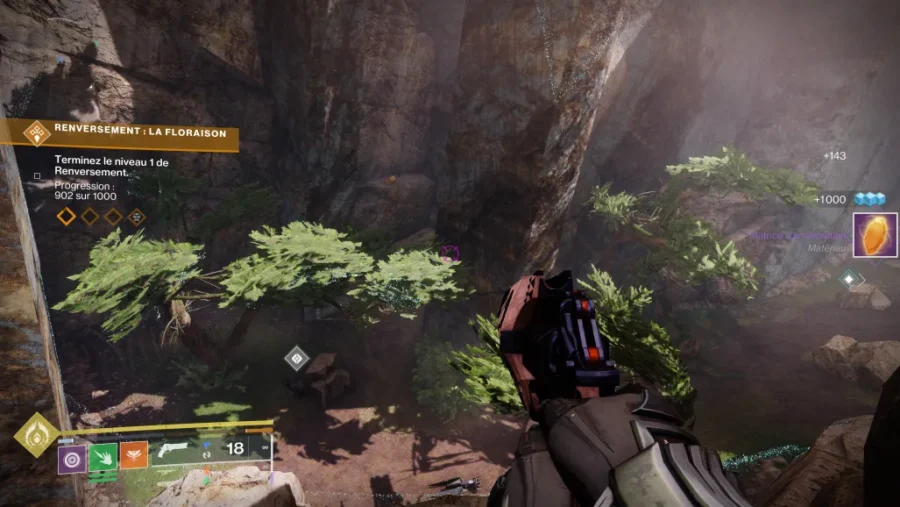Inspect the orange enhancement material loot icon

click(x=874, y=236)
